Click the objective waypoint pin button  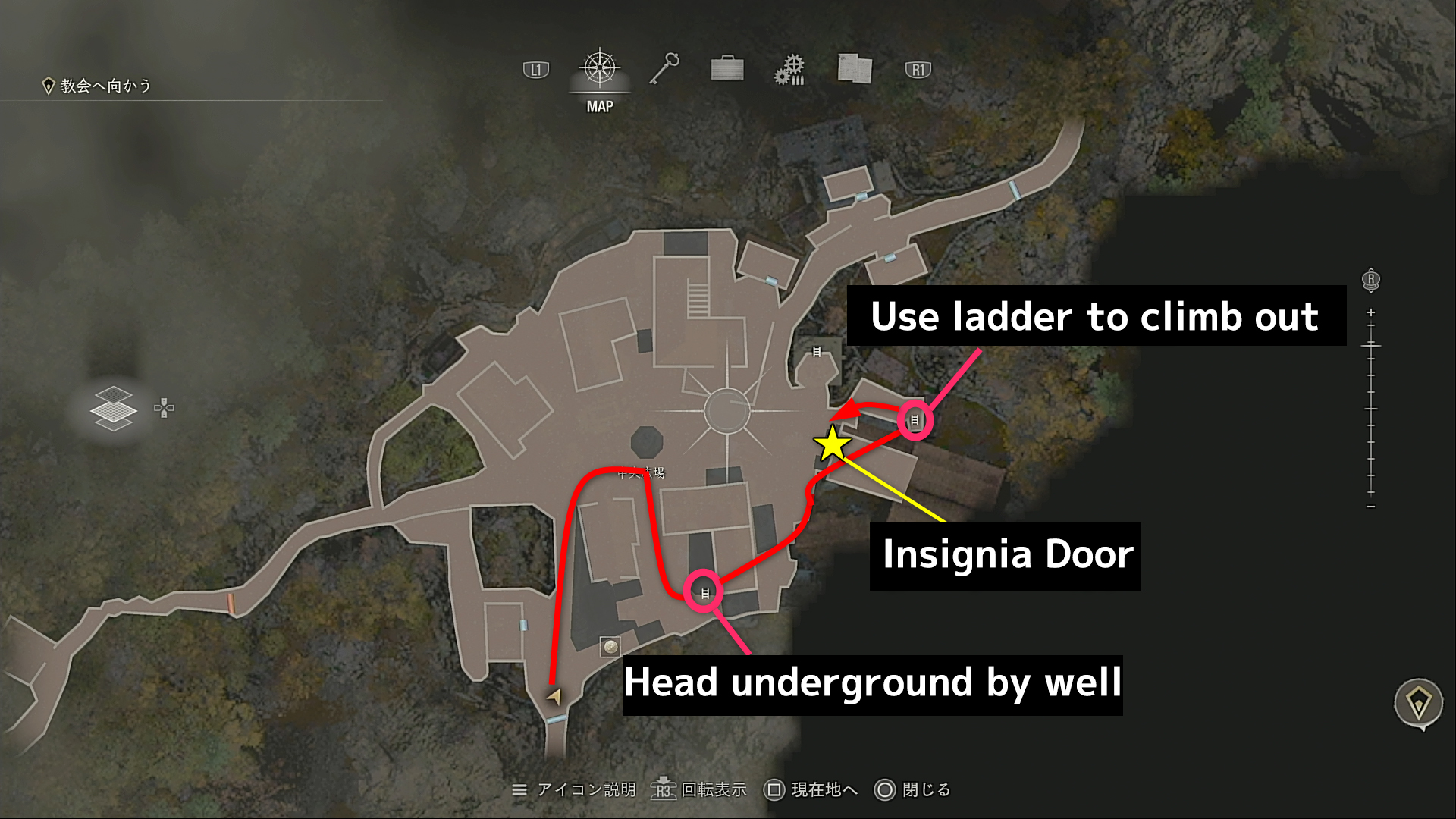point(1418,703)
